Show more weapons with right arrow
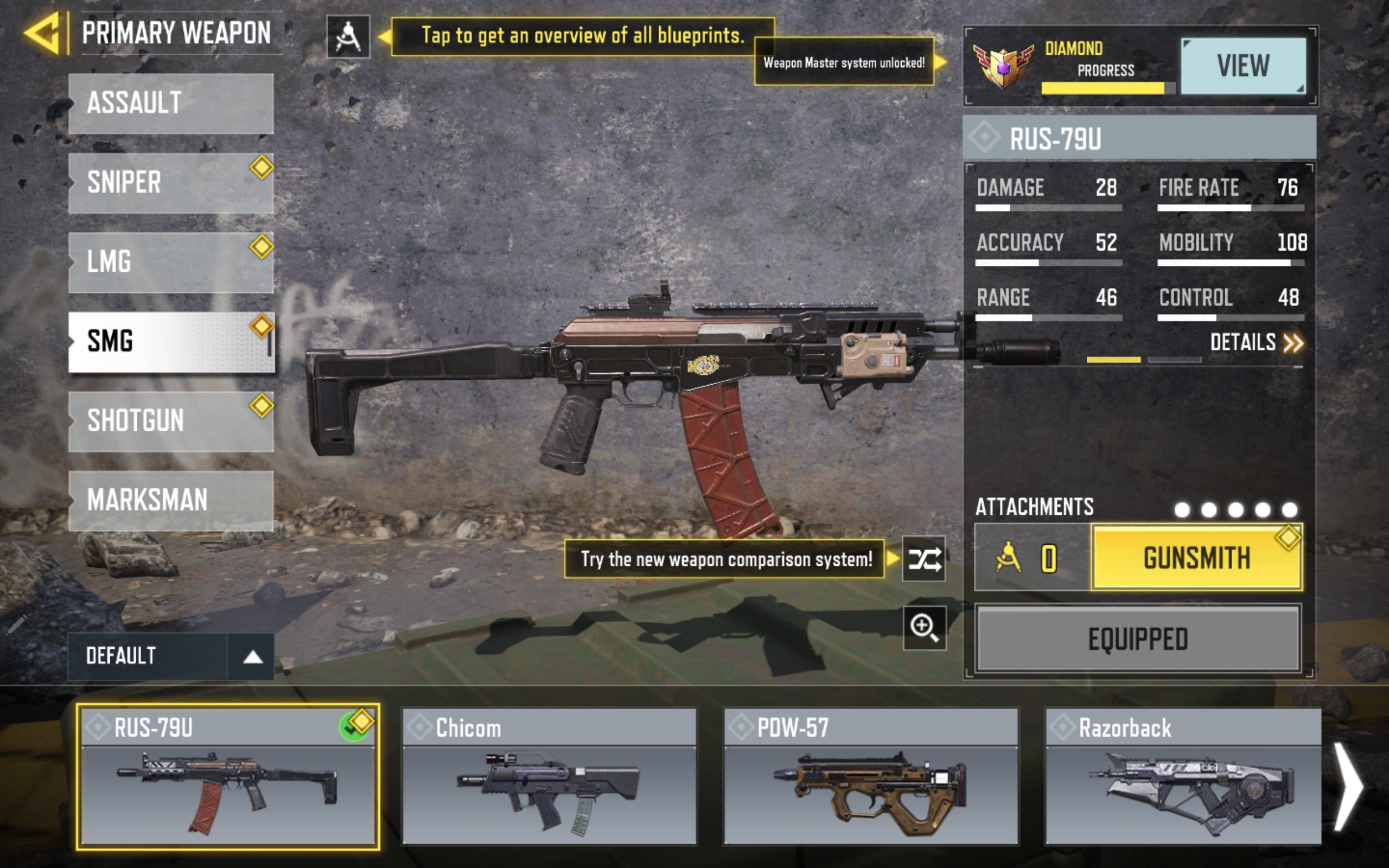 (1348, 787)
